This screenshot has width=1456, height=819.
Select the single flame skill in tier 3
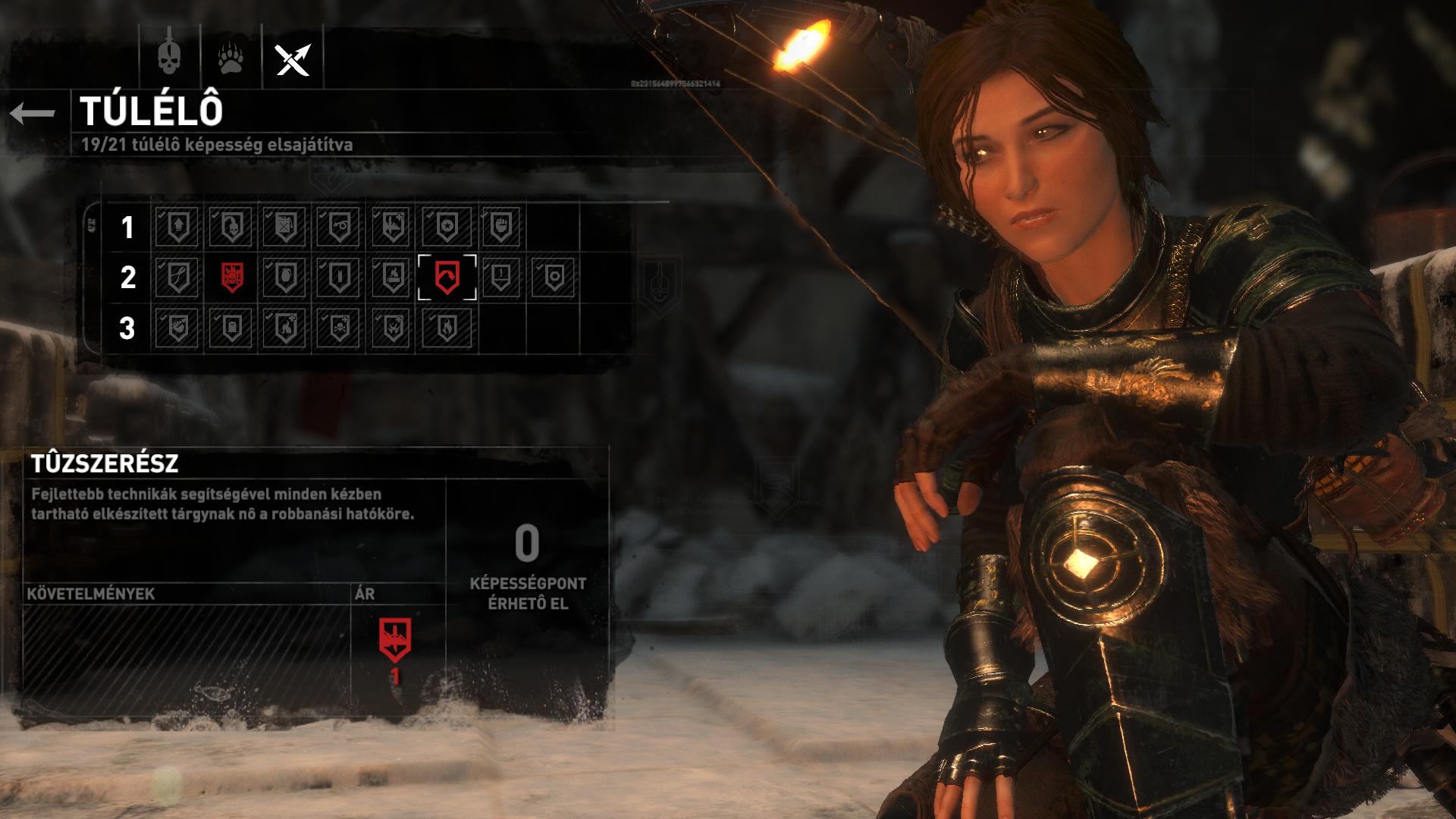point(447,328)
